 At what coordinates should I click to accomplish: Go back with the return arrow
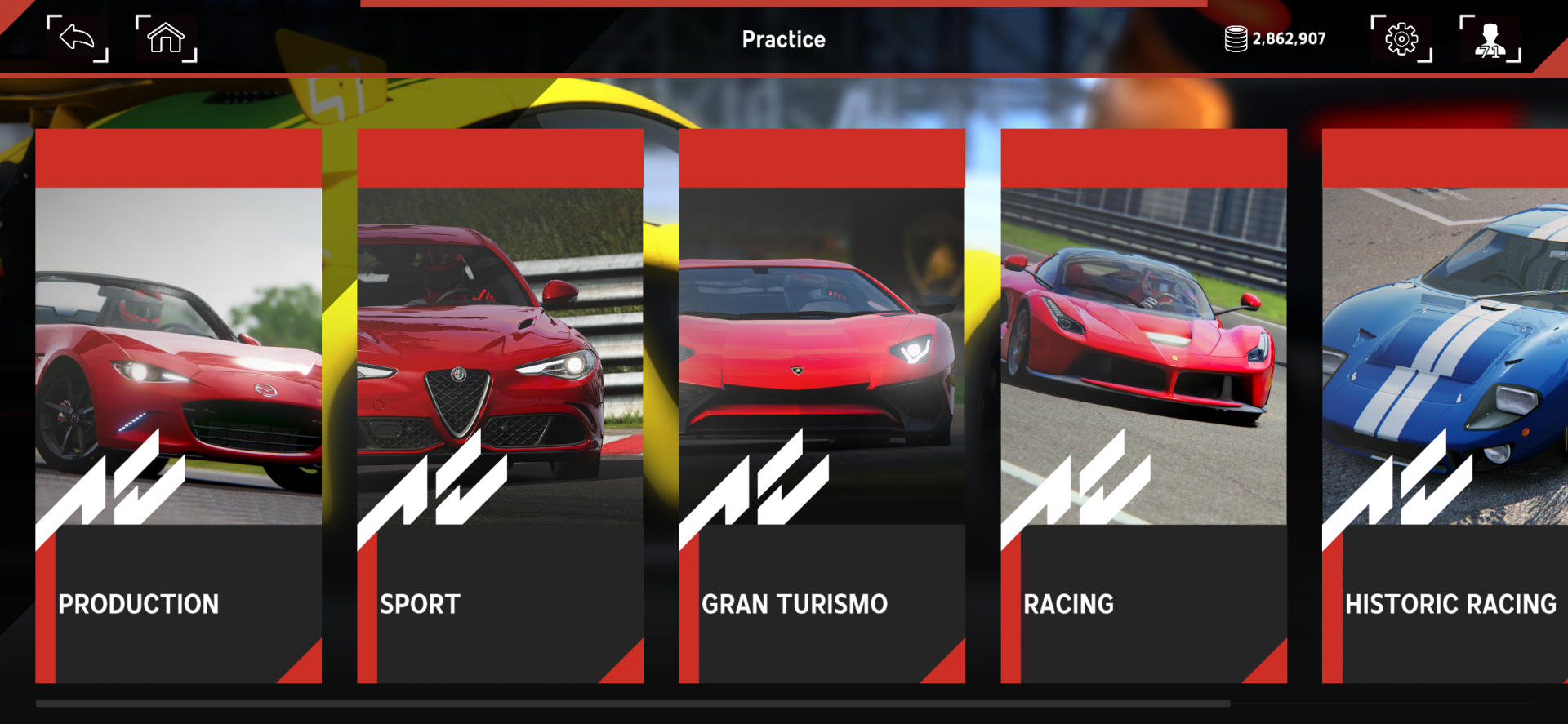tap(78, 38)
